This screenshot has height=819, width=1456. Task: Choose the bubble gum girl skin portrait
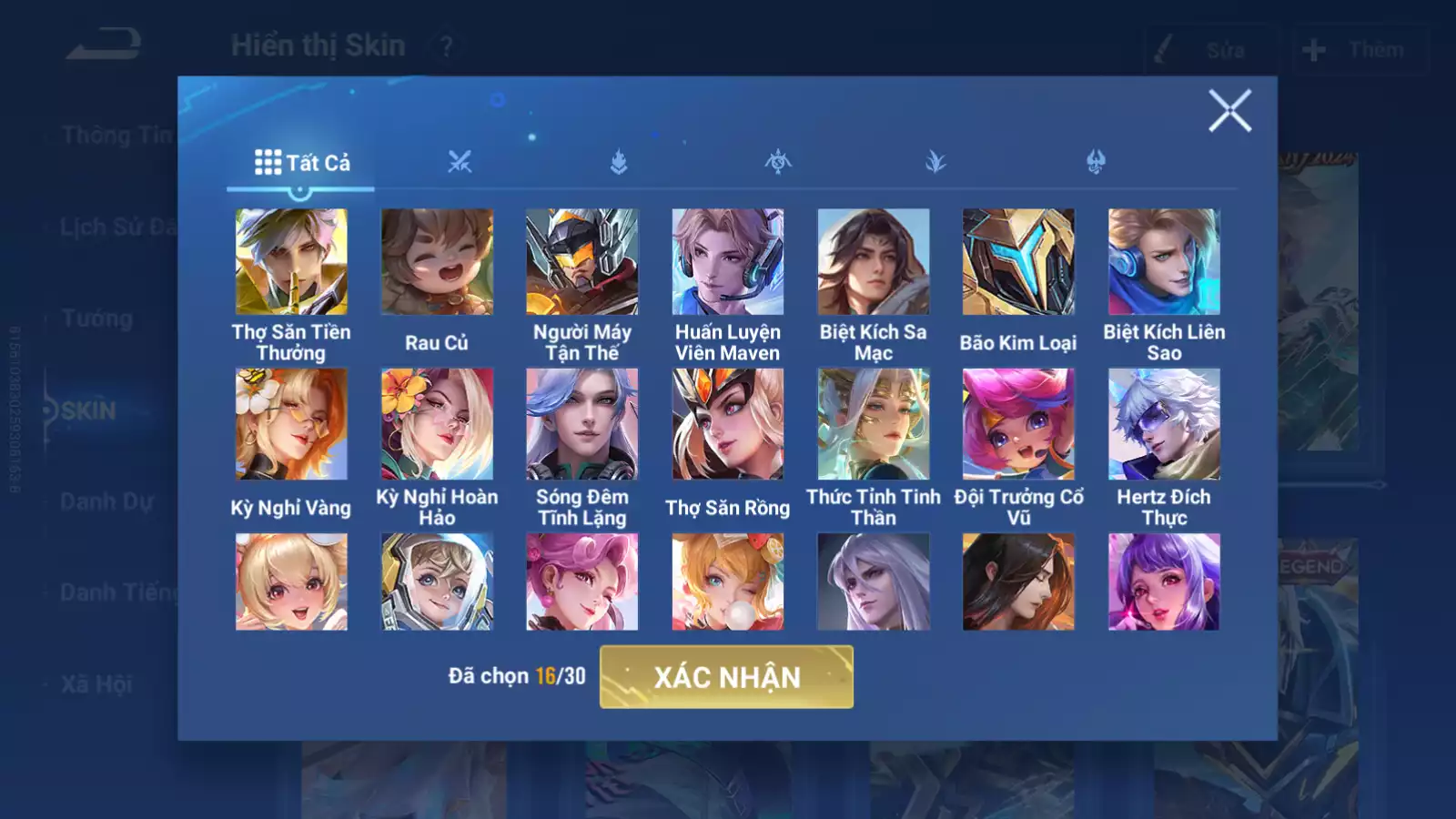728,582
